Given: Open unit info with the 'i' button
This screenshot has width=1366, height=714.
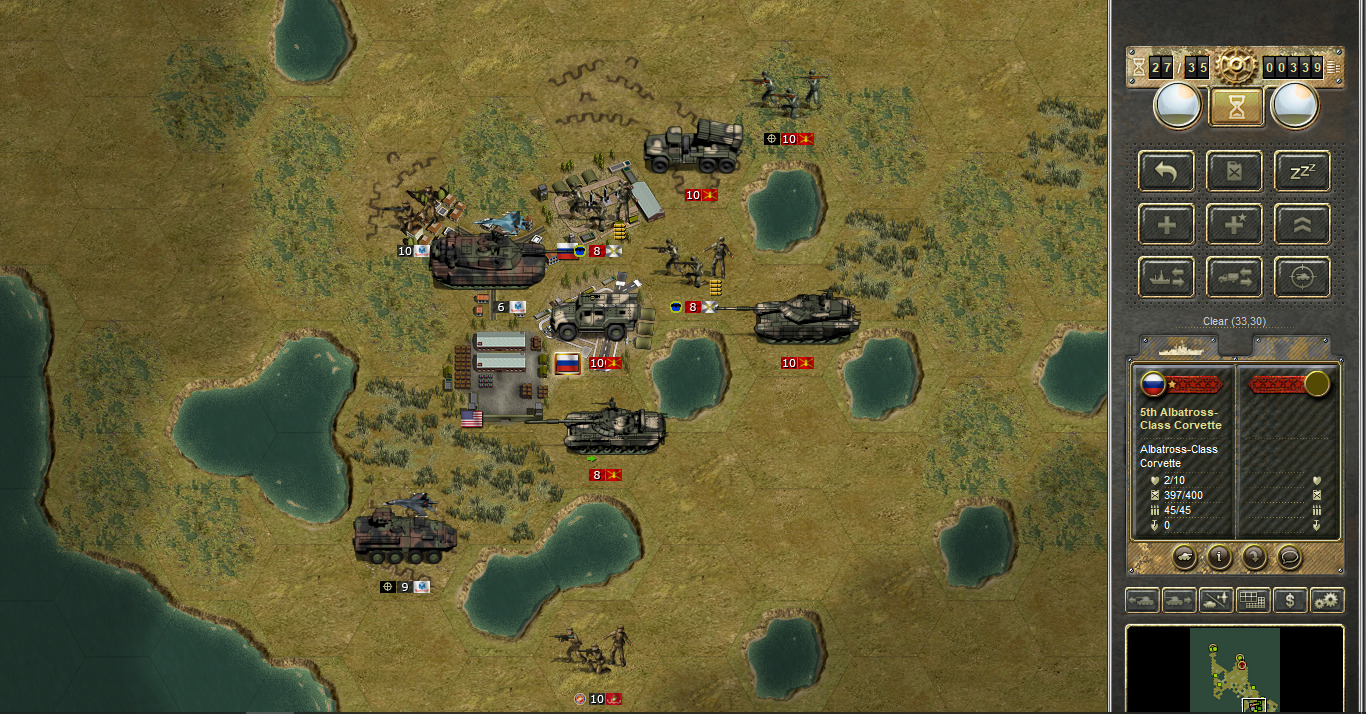Looking at the screenshot, I should (1219, 556).
